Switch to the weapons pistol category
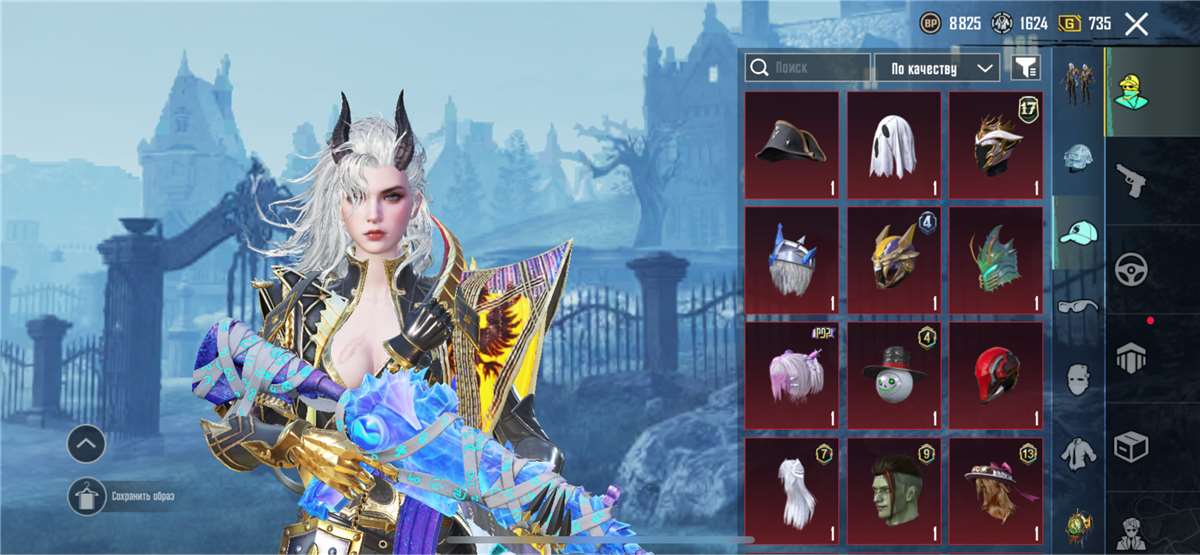Viewport: 1200px width, 555px height. (1131, 181)
